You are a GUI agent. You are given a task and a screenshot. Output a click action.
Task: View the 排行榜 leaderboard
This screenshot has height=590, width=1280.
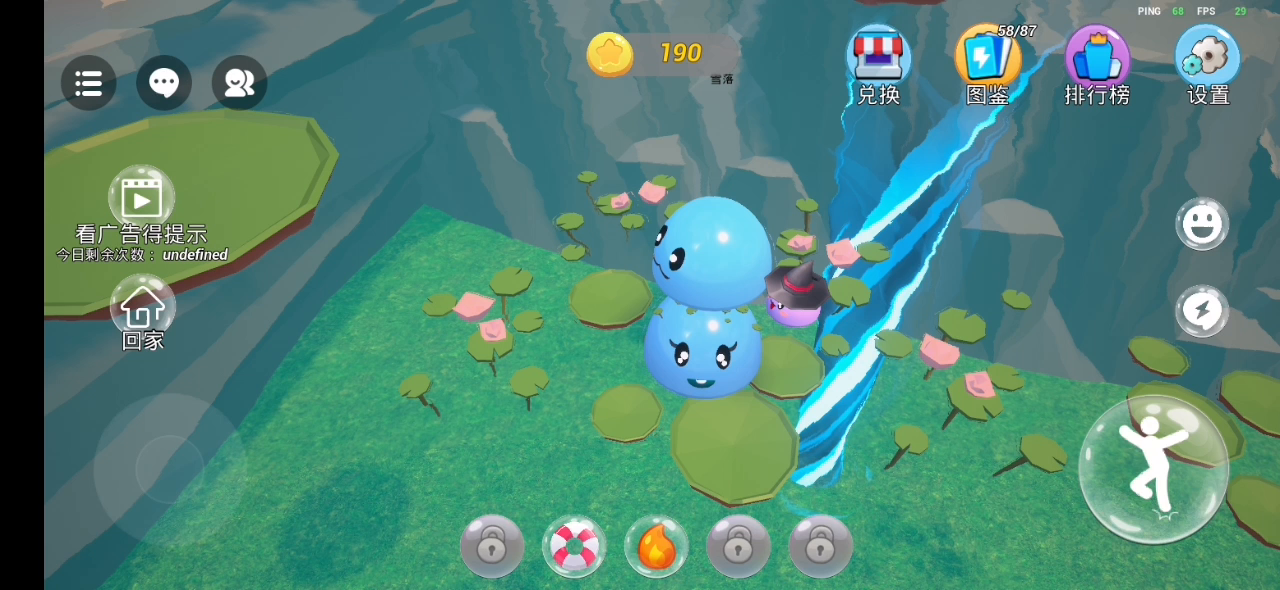click(x=1097, y=60)
